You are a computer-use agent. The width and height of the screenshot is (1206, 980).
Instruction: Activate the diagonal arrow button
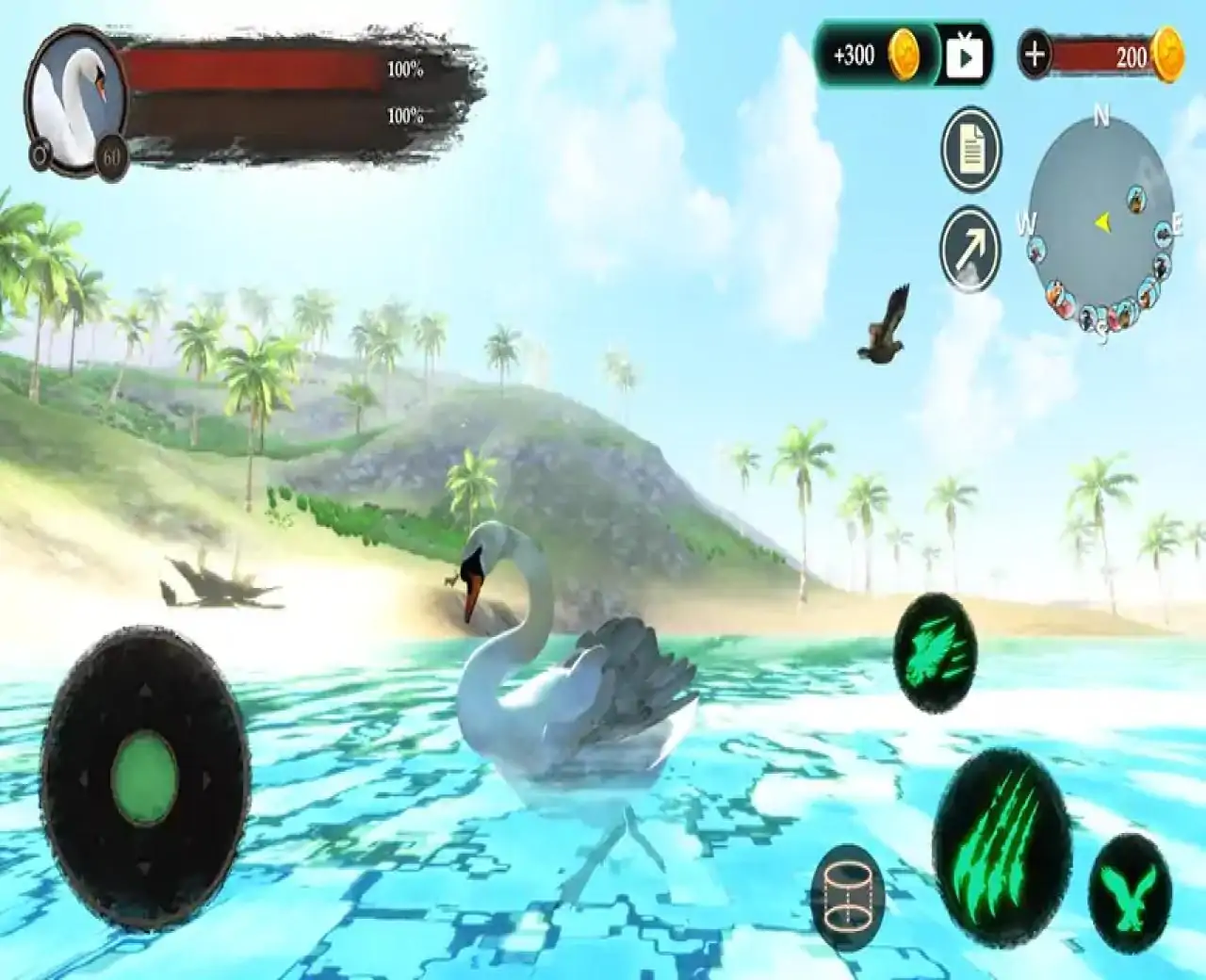click(970, 249)
